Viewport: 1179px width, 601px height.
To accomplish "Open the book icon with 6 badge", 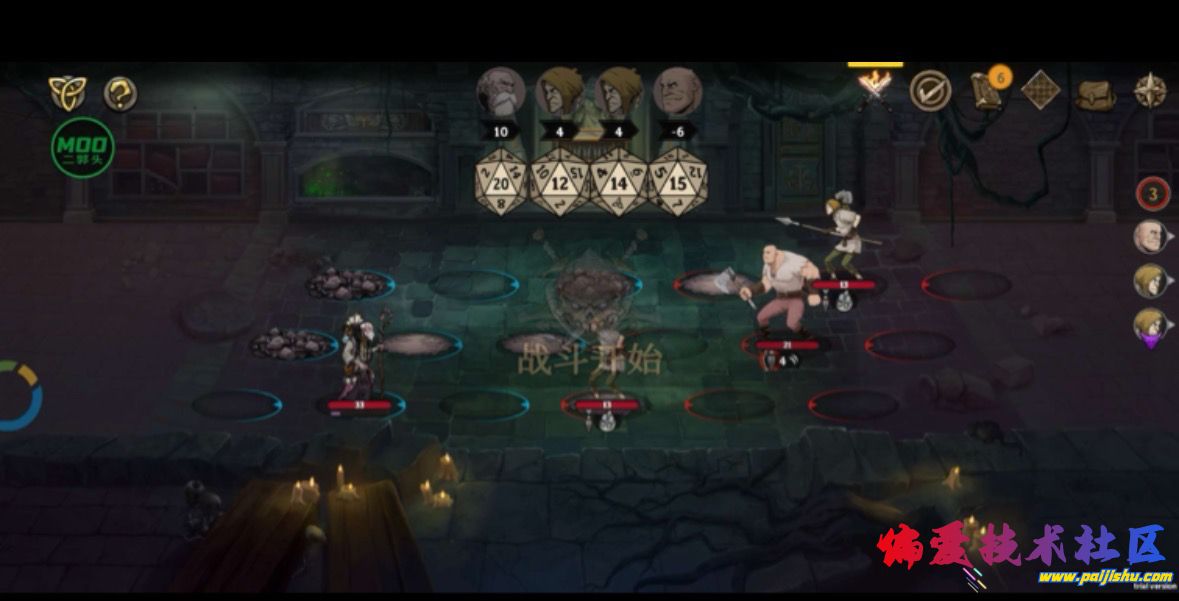I will pyautogui.click(x=987, y=91).
